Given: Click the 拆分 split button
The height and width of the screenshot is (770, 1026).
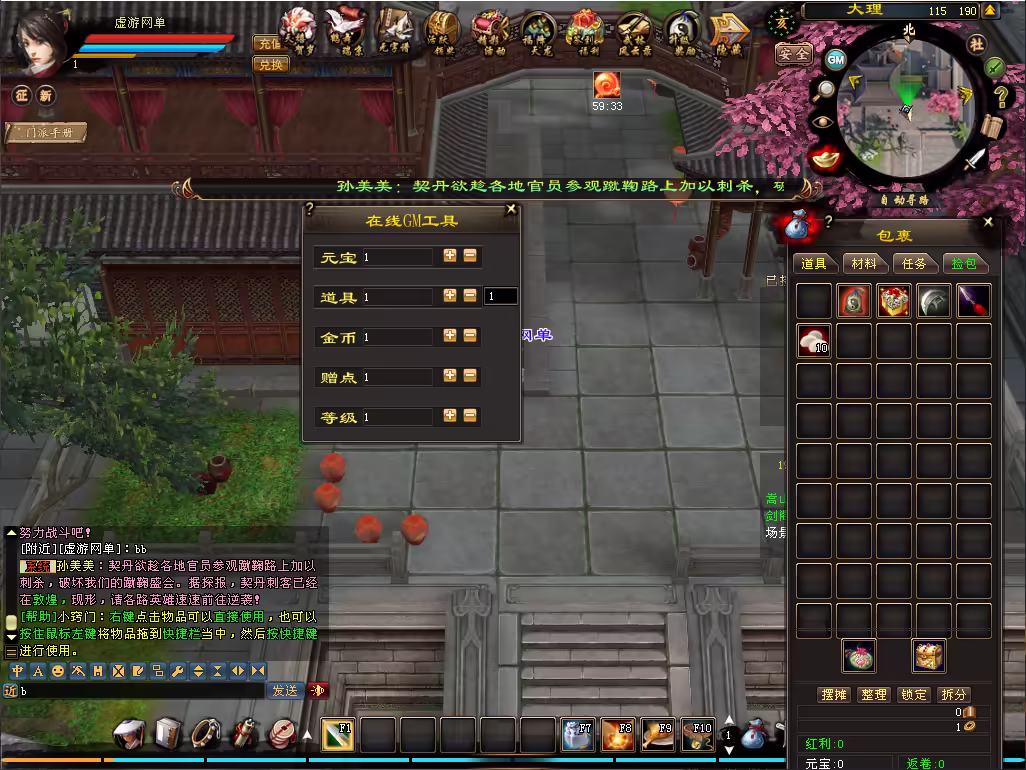Looking at the screenshot, I should coord(953,694).
